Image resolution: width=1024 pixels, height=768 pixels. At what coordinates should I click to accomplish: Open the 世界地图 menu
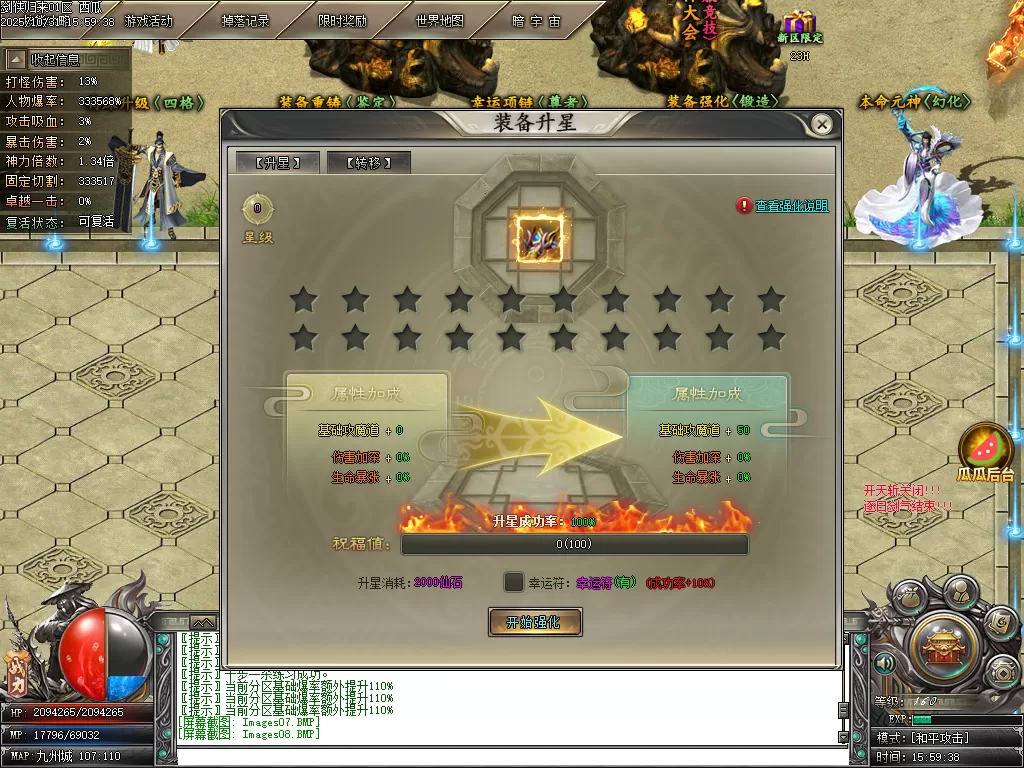click(x=439, y=21)
